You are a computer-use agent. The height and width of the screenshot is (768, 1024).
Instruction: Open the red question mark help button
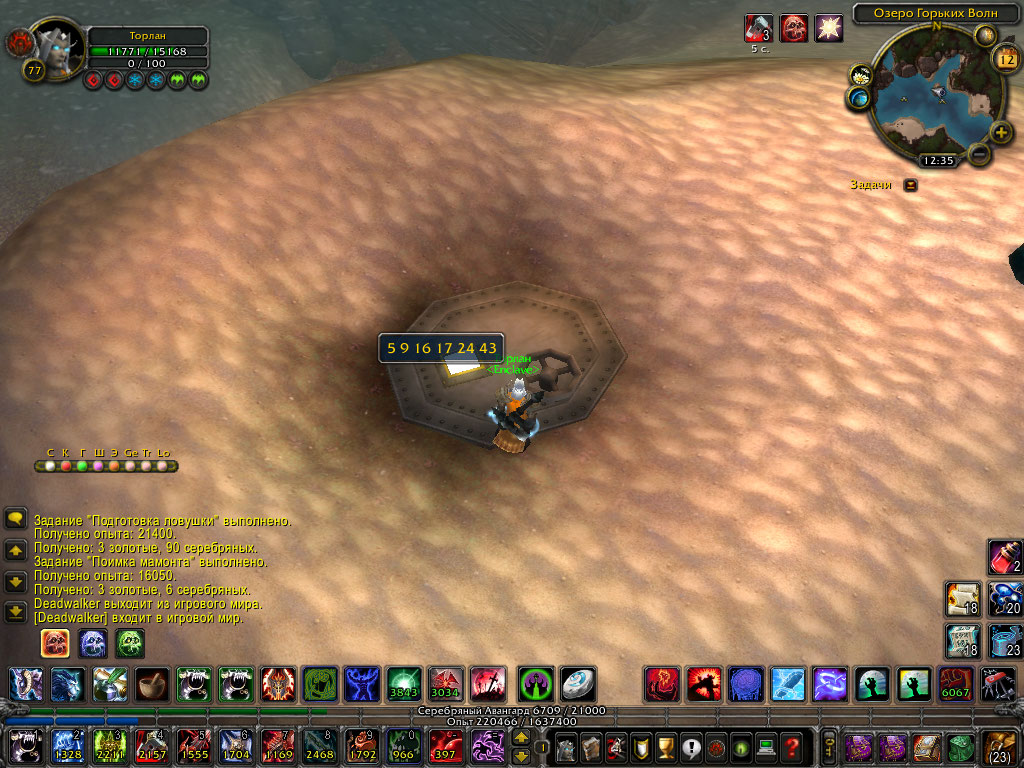[792, 747]
